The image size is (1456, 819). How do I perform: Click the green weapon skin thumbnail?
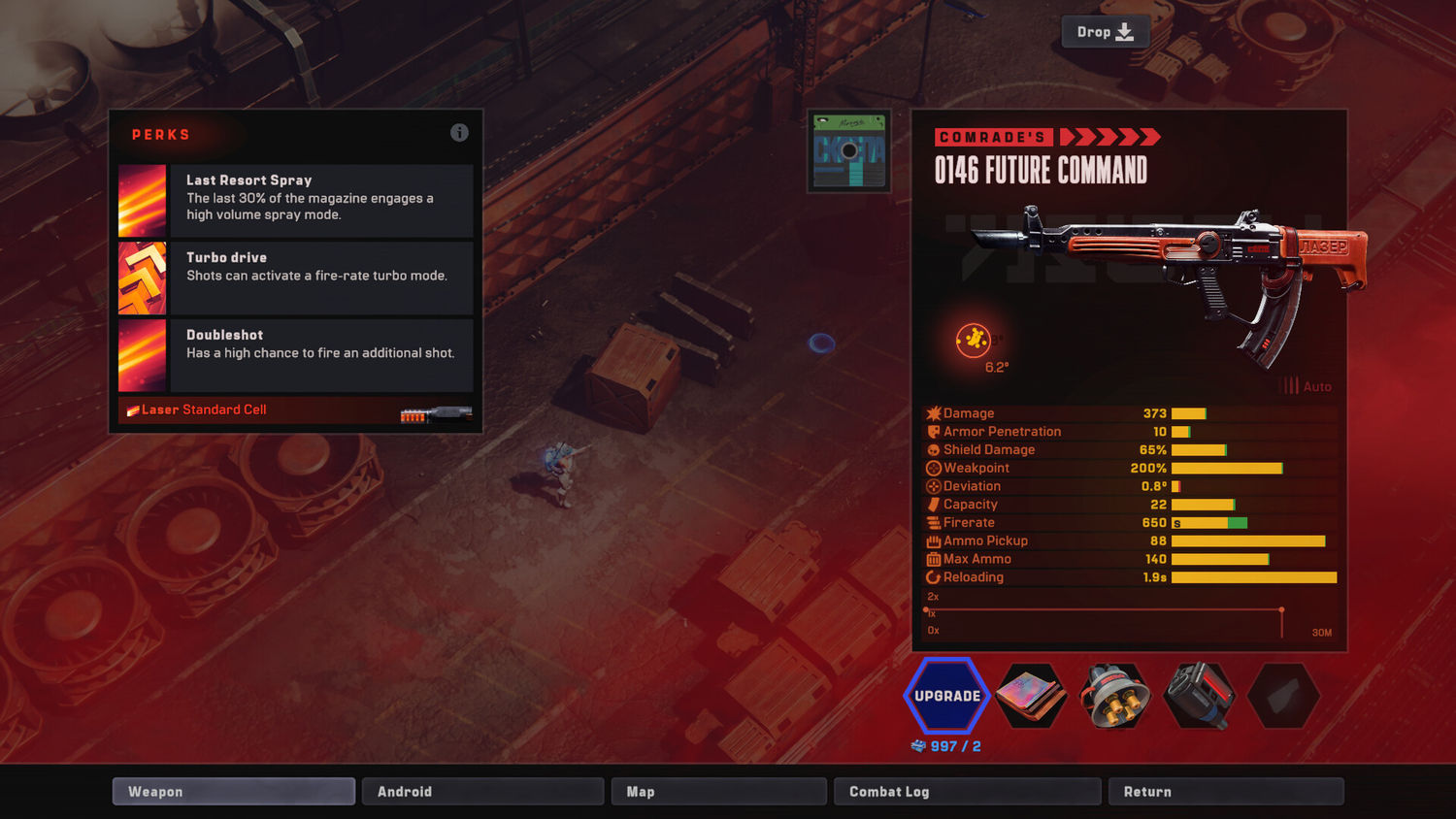[x=849, y=151]
